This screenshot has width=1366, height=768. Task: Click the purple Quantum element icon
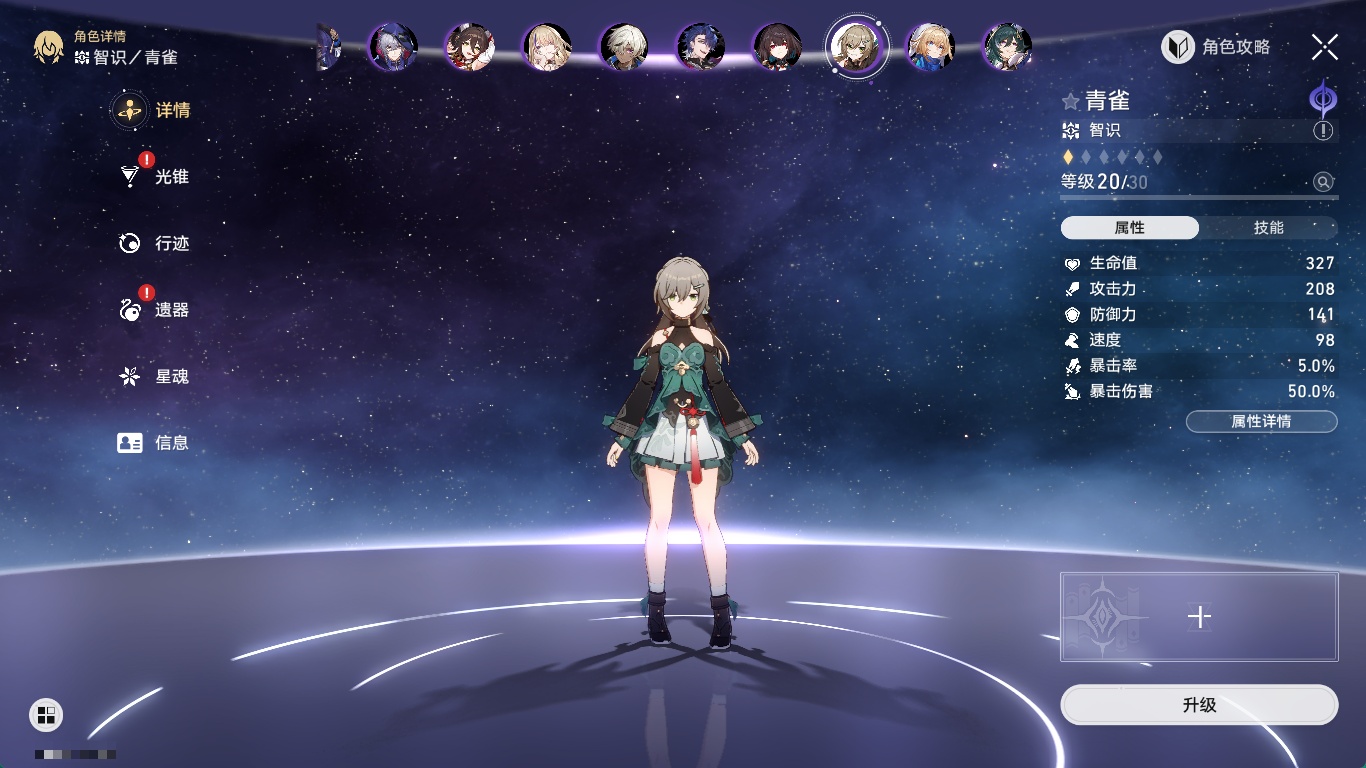1323,100
